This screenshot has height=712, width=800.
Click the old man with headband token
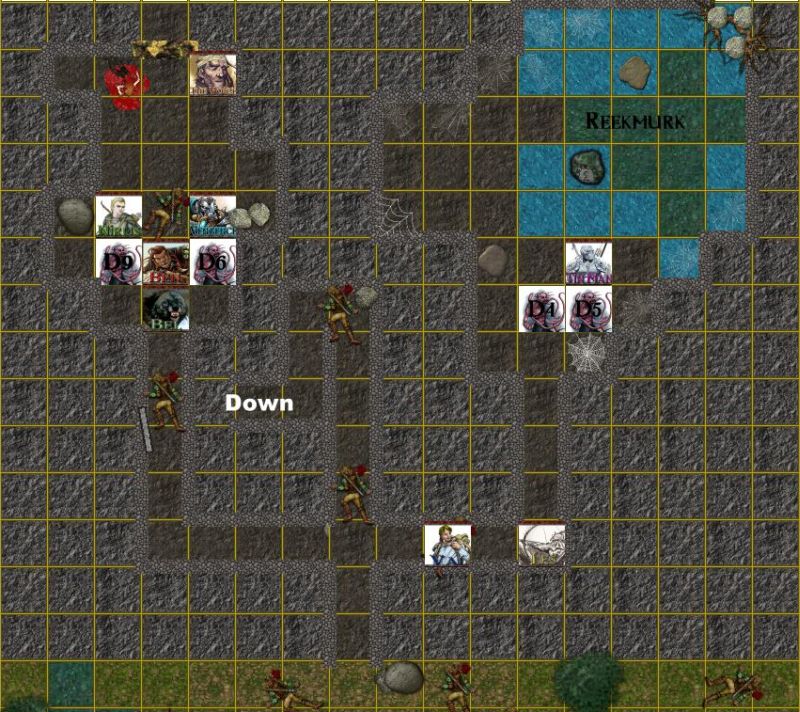pyautogui.click(x=213, y=74)
